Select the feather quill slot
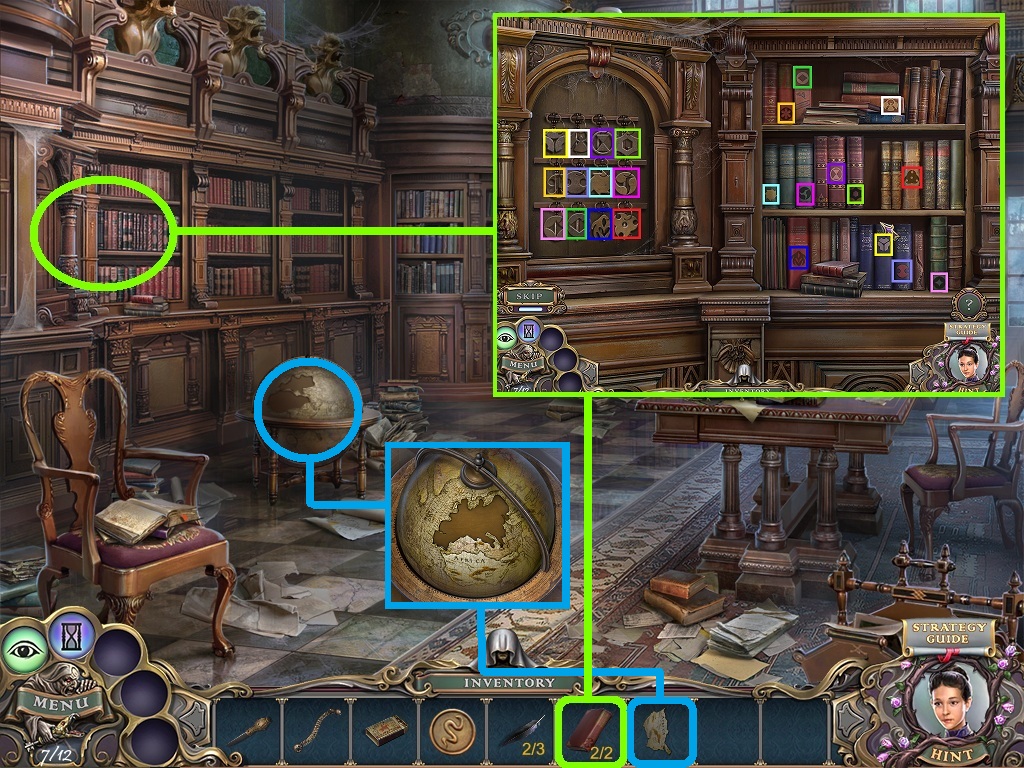Viewport: 1024px width, 768px height. [x=520, y=730]
